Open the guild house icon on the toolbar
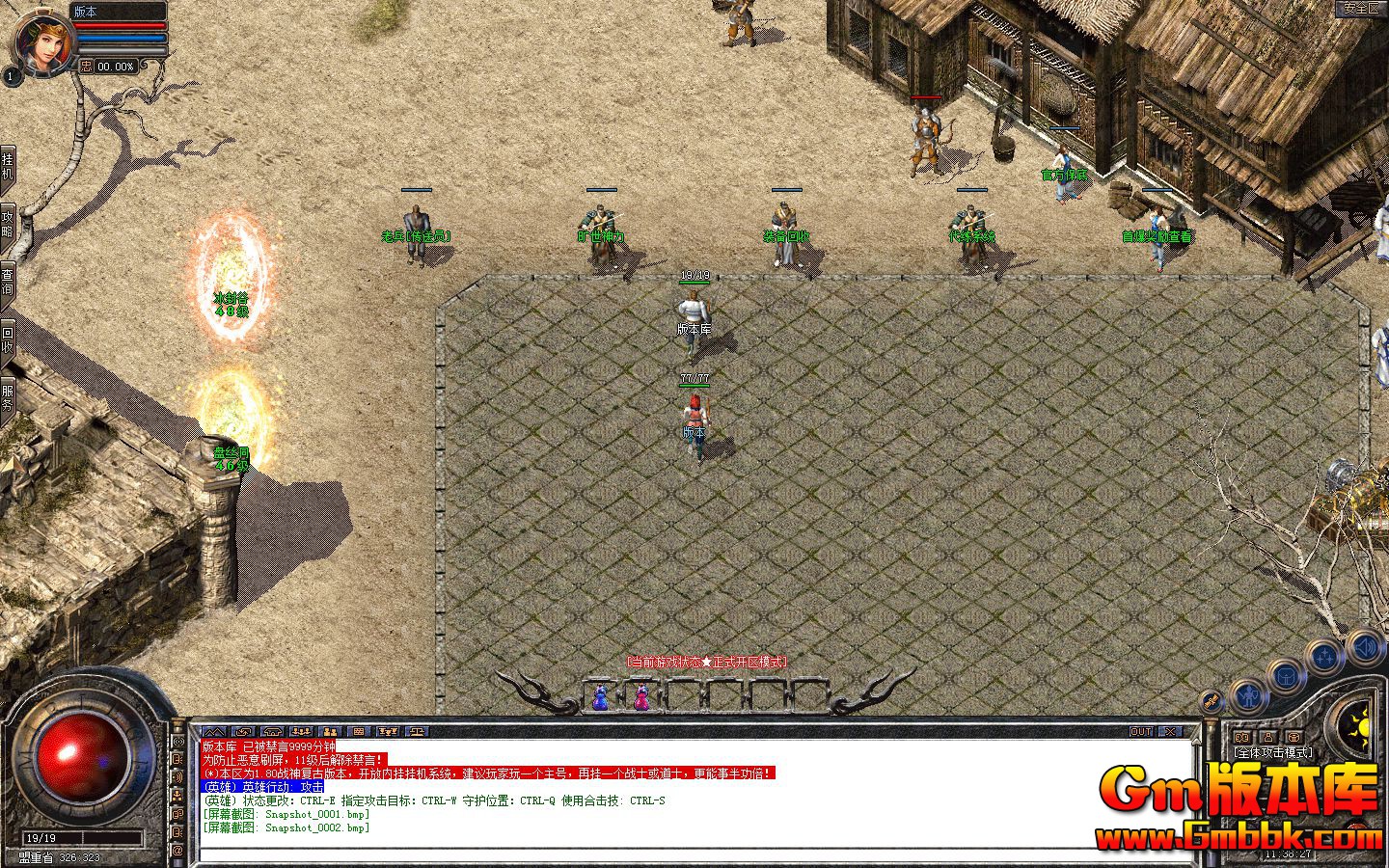The height and width of the screenshot is (868, 1389). tap(273, 730)
